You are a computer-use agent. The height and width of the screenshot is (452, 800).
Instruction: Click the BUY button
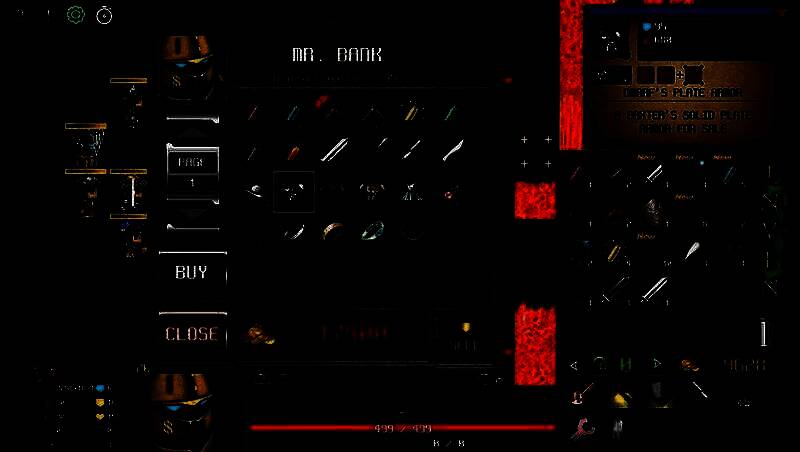pyautogui.click(x=191, y=271)
